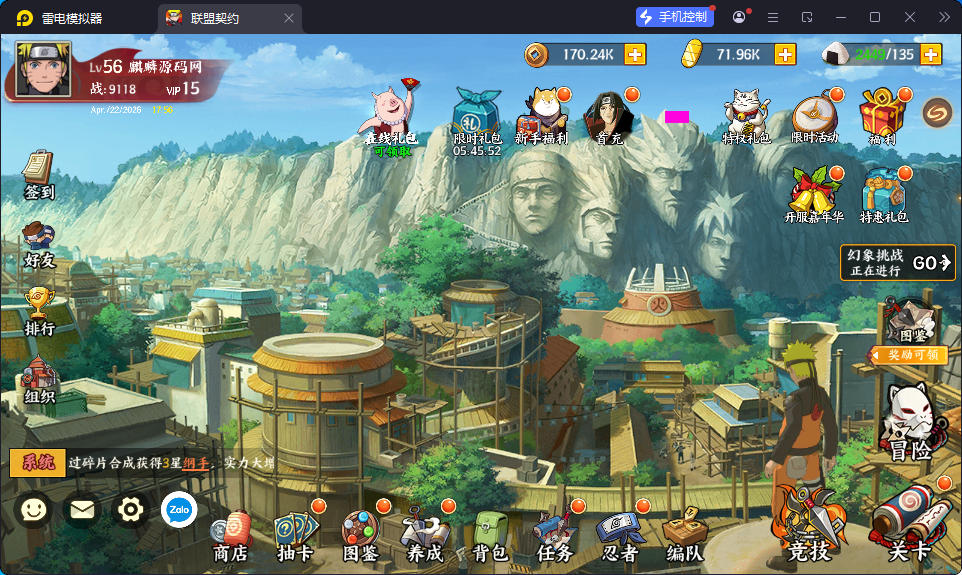
Task: Enter the 竞技 arena mode
Action: (x=808, y=525)
